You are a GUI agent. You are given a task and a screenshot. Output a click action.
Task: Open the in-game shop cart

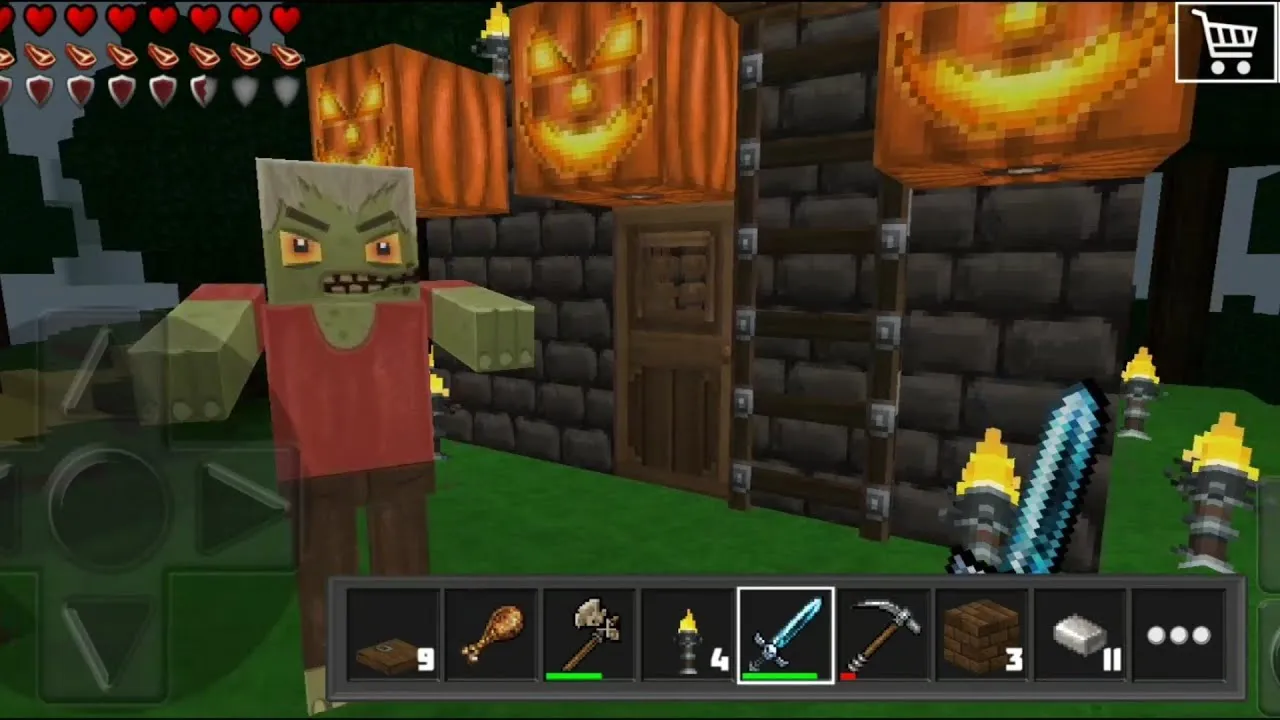click(x=1227, y=42)
